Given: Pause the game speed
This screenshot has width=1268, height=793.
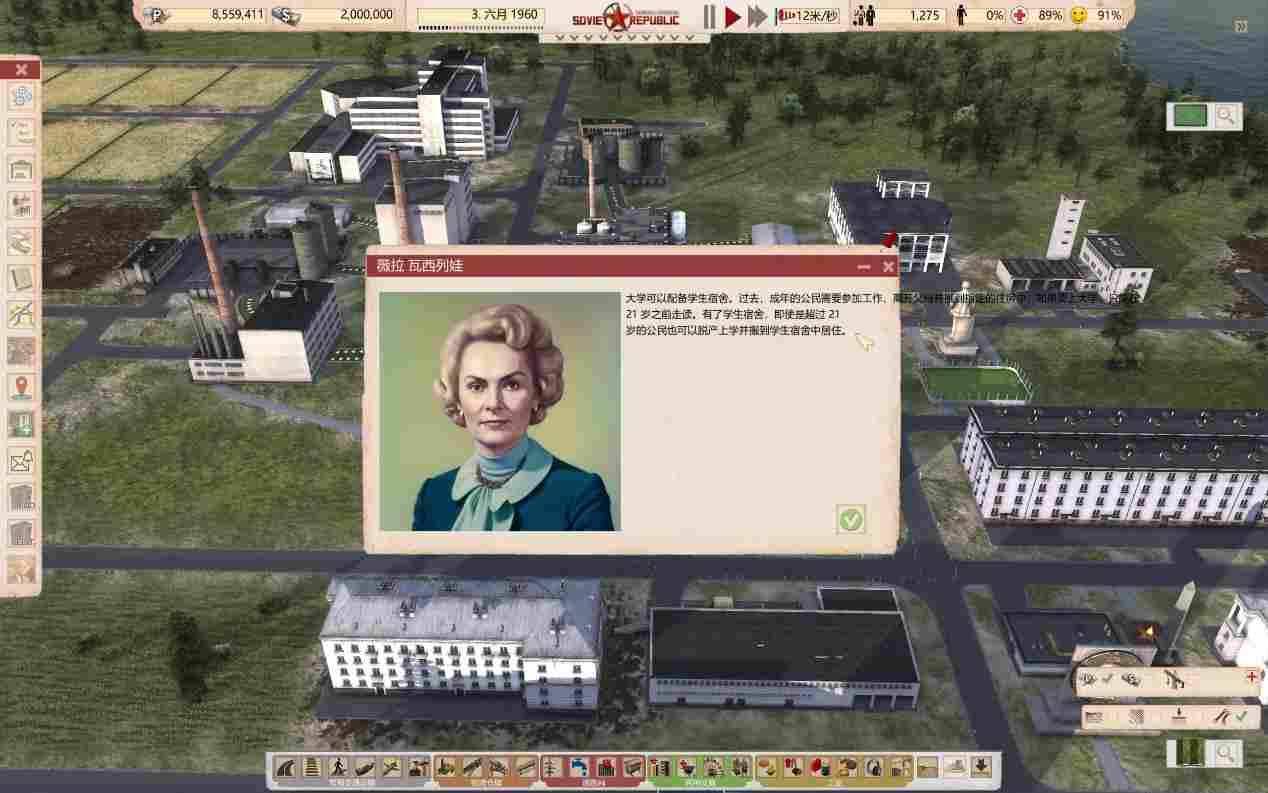Looking at the screenshot, I should [709, 16].
